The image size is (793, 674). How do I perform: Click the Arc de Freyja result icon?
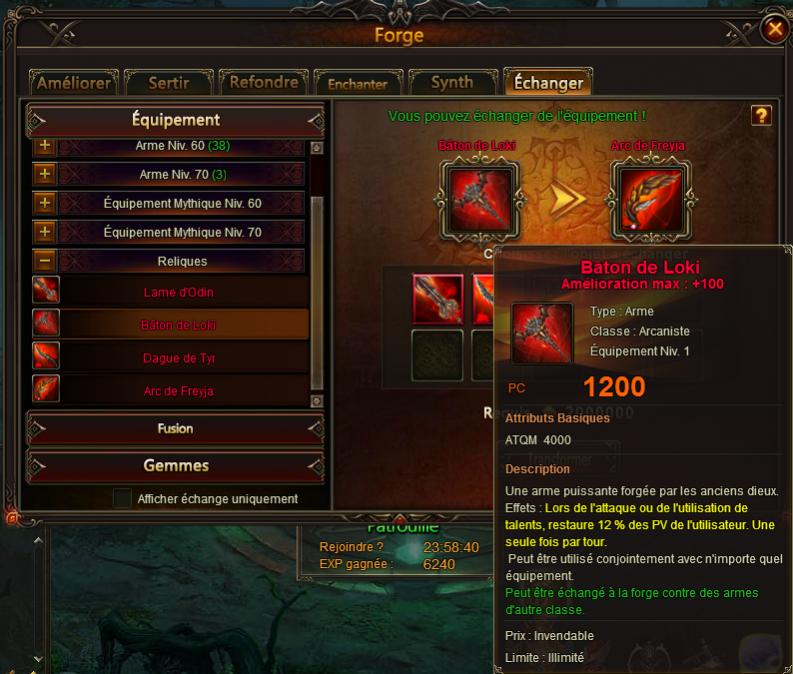tap(648, 198)
